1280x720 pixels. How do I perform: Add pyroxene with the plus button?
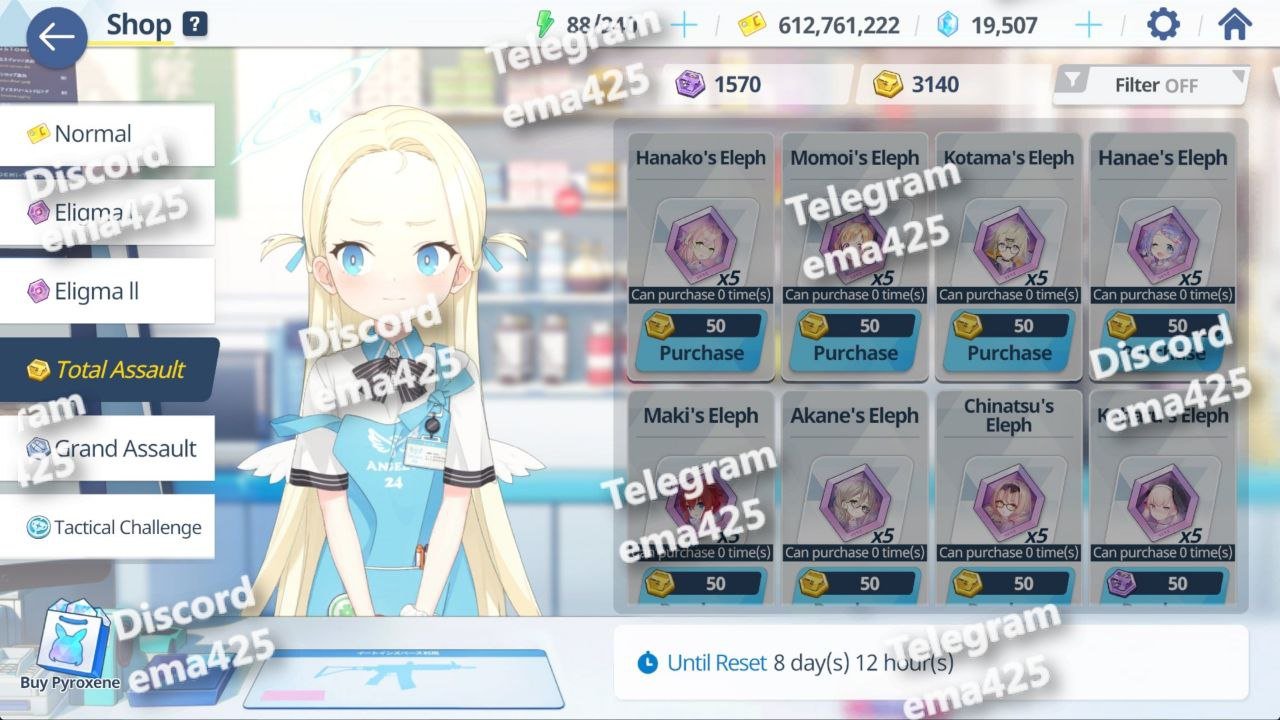tap(1088, 25)
